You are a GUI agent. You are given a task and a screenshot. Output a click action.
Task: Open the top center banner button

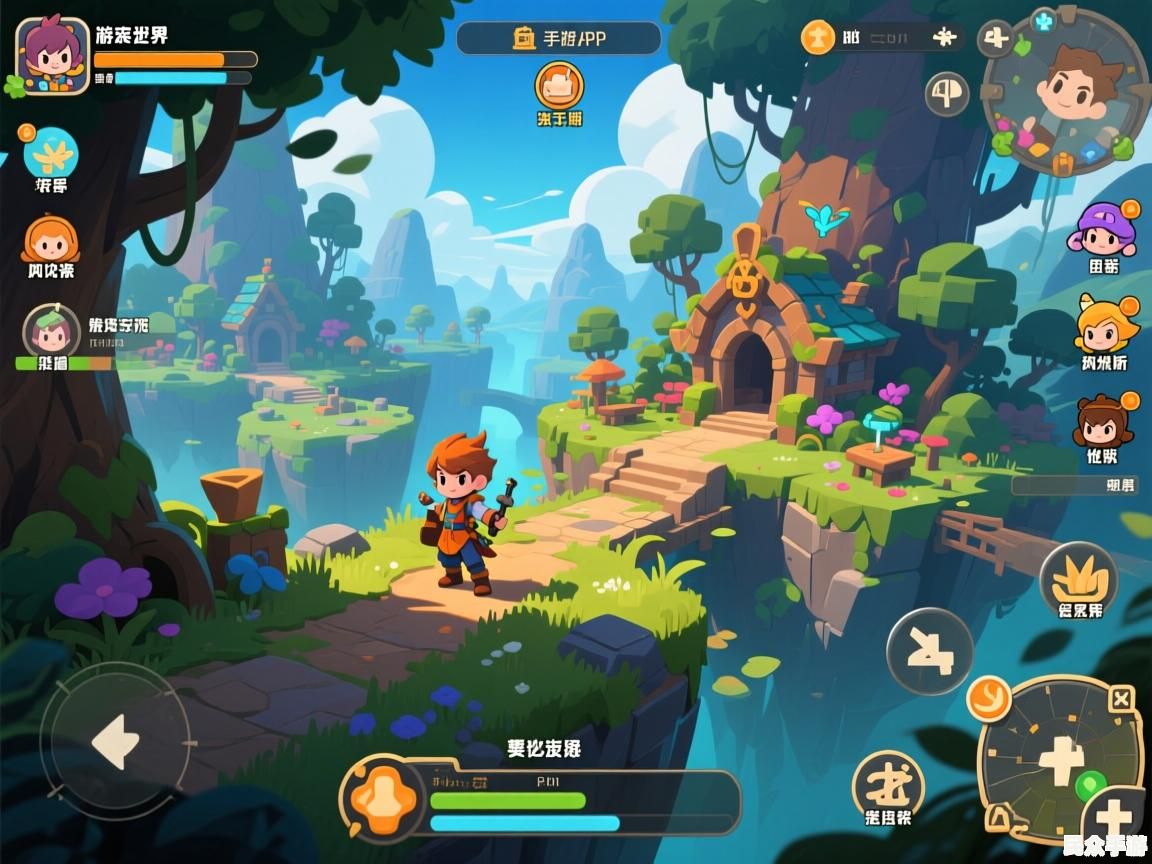(559, 38)
